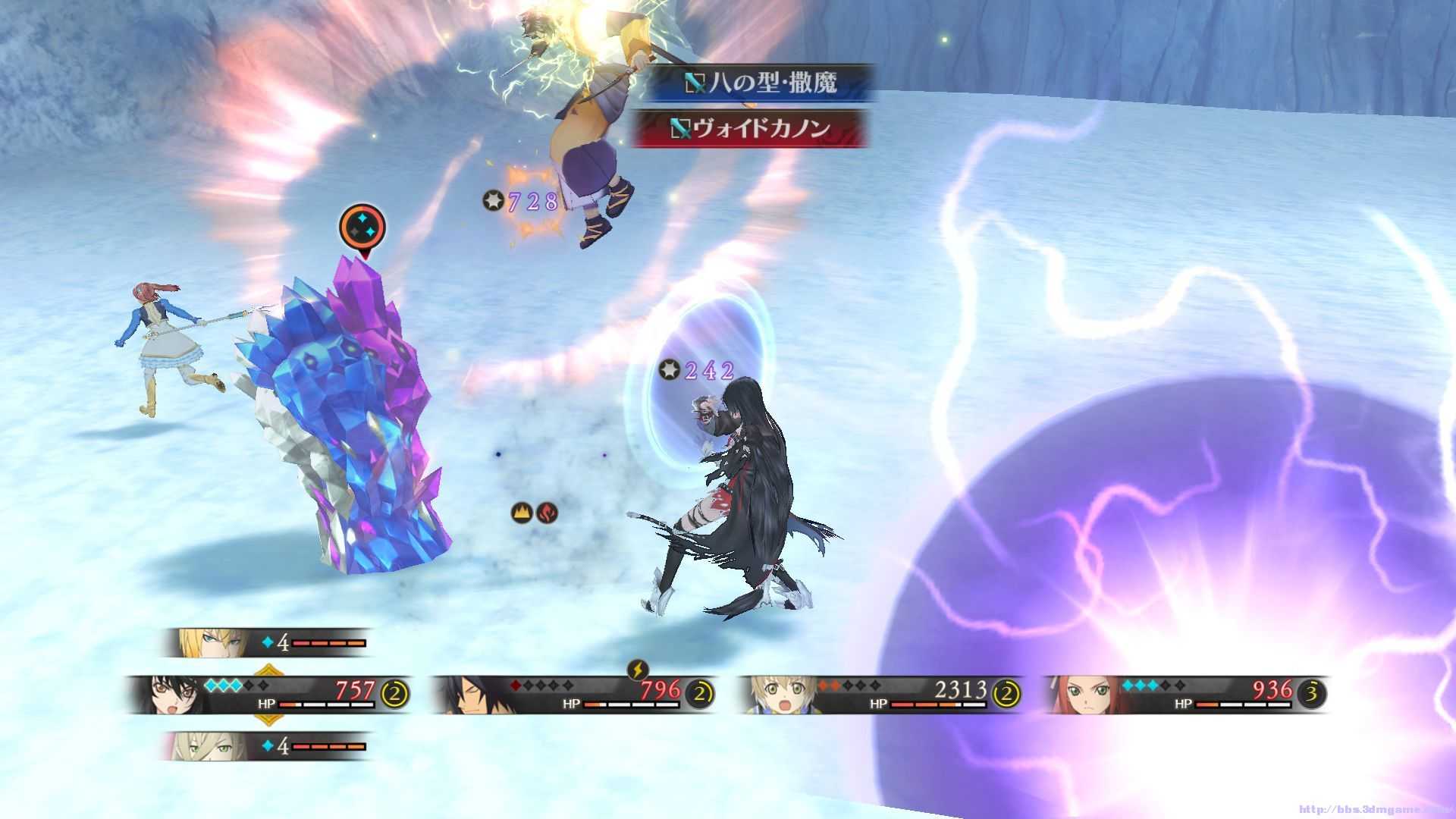Switch in reserve member Eizen

click(267, 643)
